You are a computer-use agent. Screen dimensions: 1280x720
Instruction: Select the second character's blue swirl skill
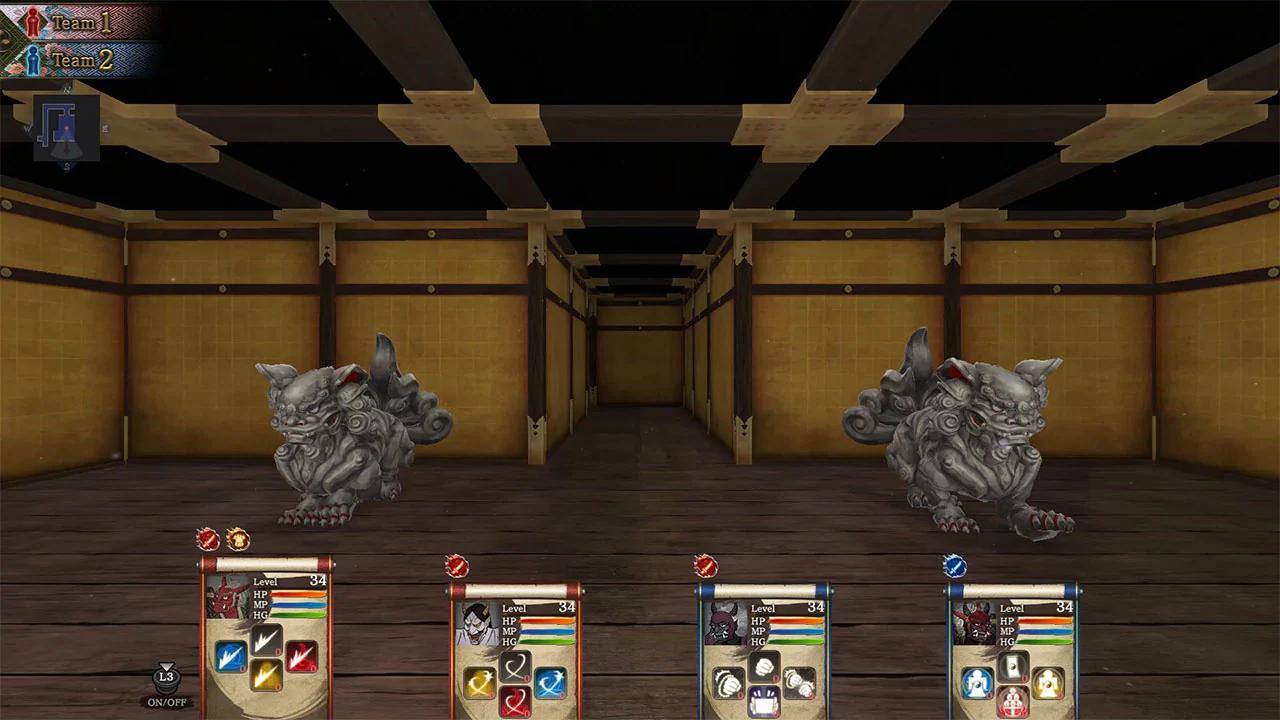point(551,681)
